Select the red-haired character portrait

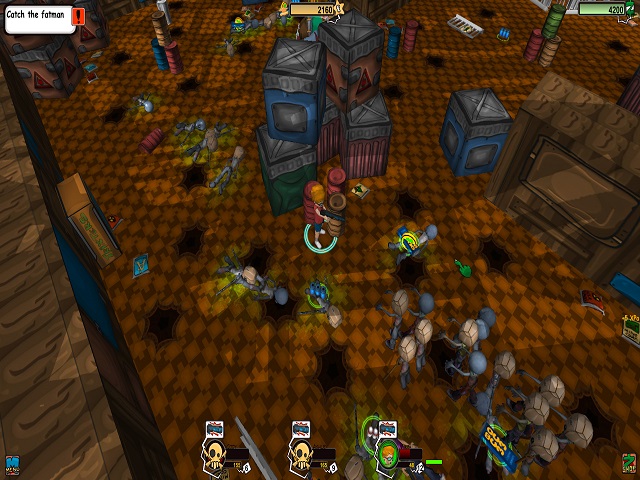click(387, 457)
